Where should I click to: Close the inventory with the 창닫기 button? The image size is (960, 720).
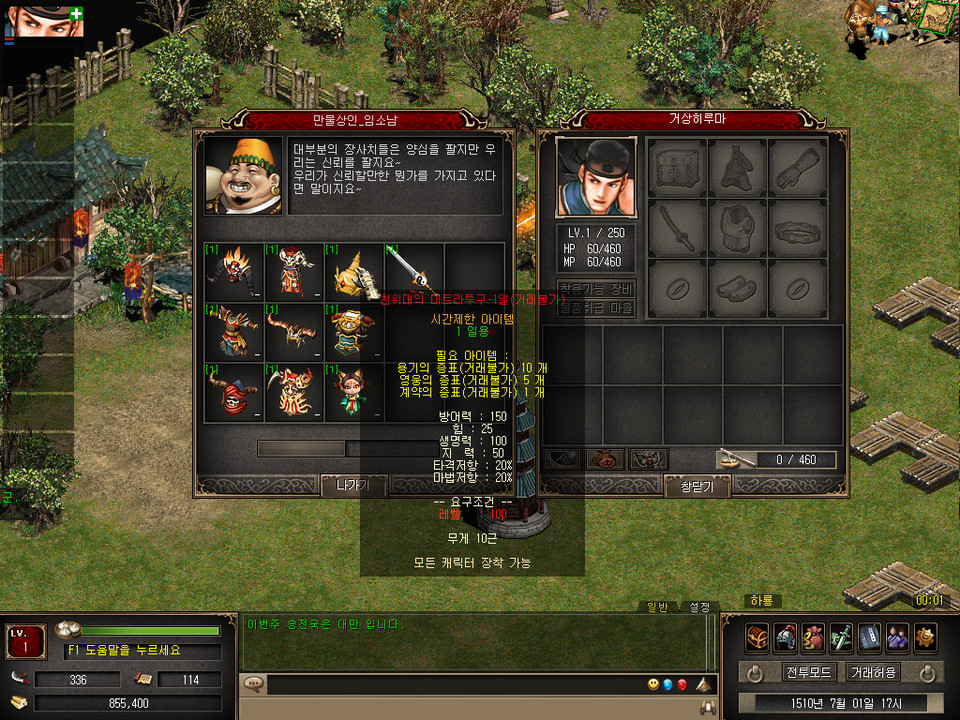point(697,486)
